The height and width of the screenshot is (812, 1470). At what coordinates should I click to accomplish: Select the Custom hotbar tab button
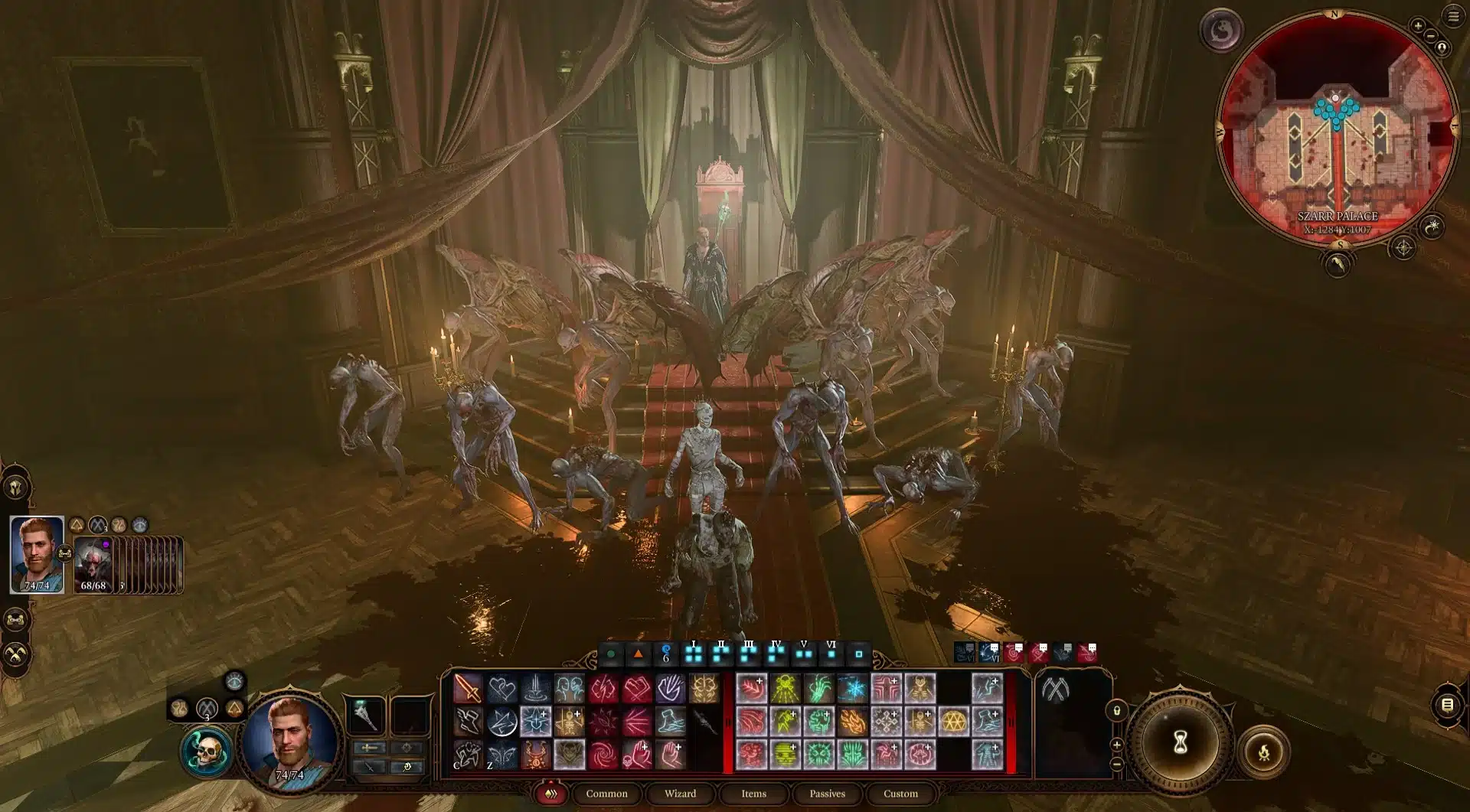click(901, 794)
